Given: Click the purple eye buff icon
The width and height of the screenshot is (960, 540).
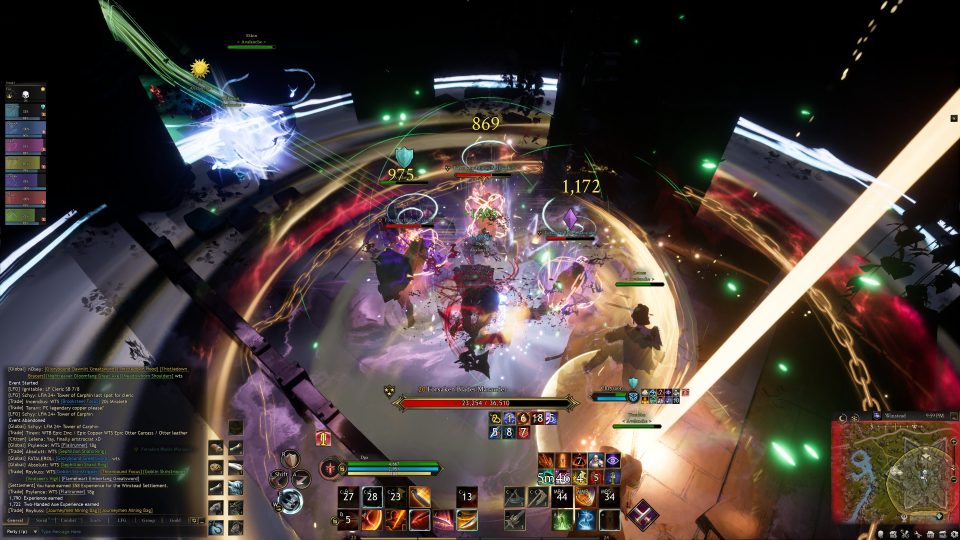Looking at the screenshot, I should click(x=611, y=460).
